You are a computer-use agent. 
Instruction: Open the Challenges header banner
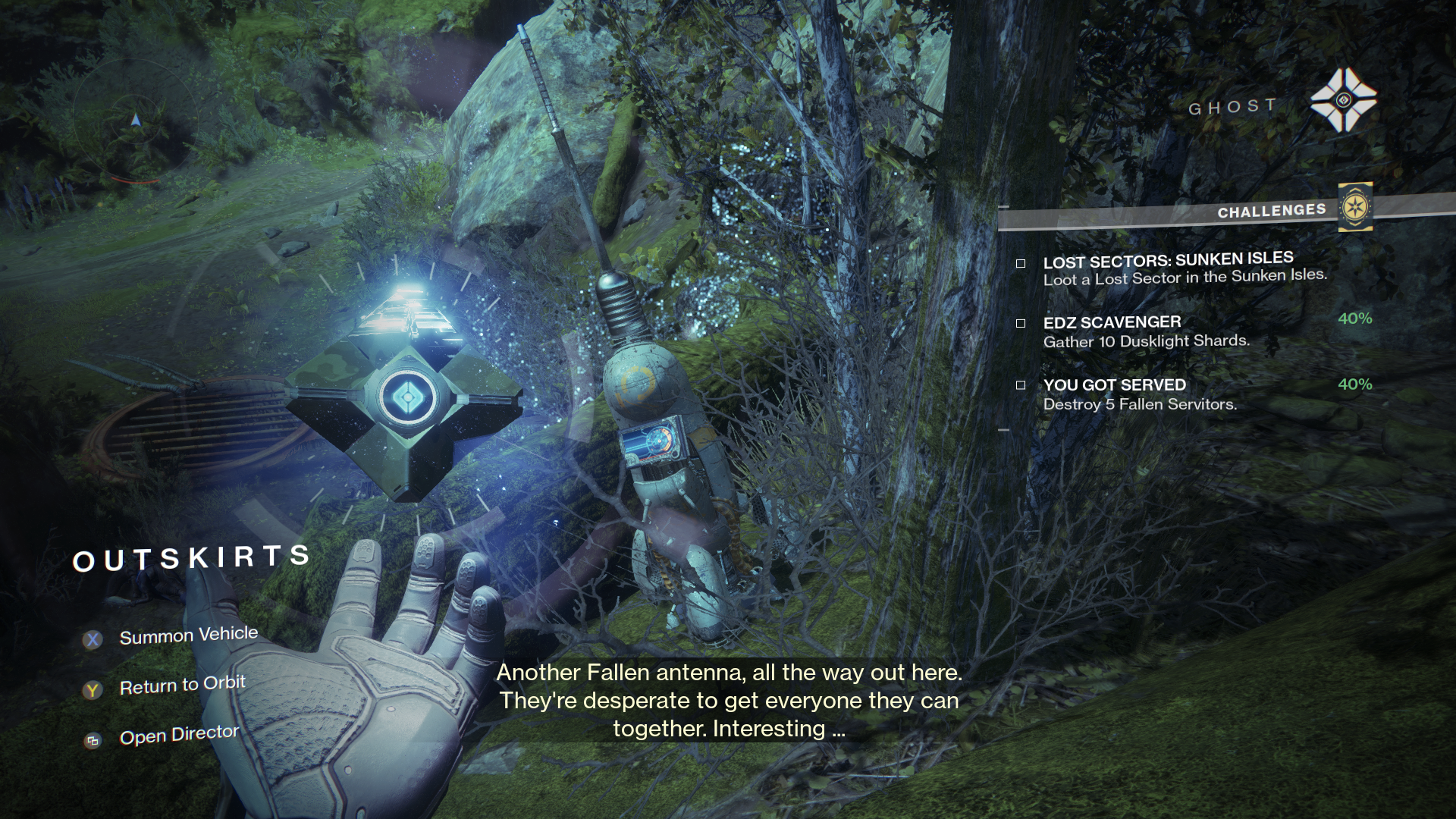[1271, 211]
